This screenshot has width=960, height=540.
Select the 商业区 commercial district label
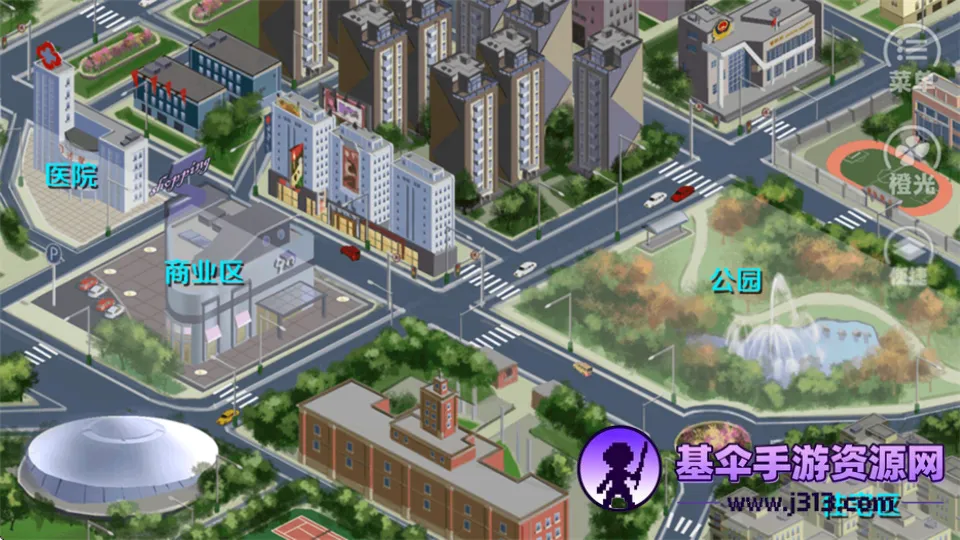[205, 273]
